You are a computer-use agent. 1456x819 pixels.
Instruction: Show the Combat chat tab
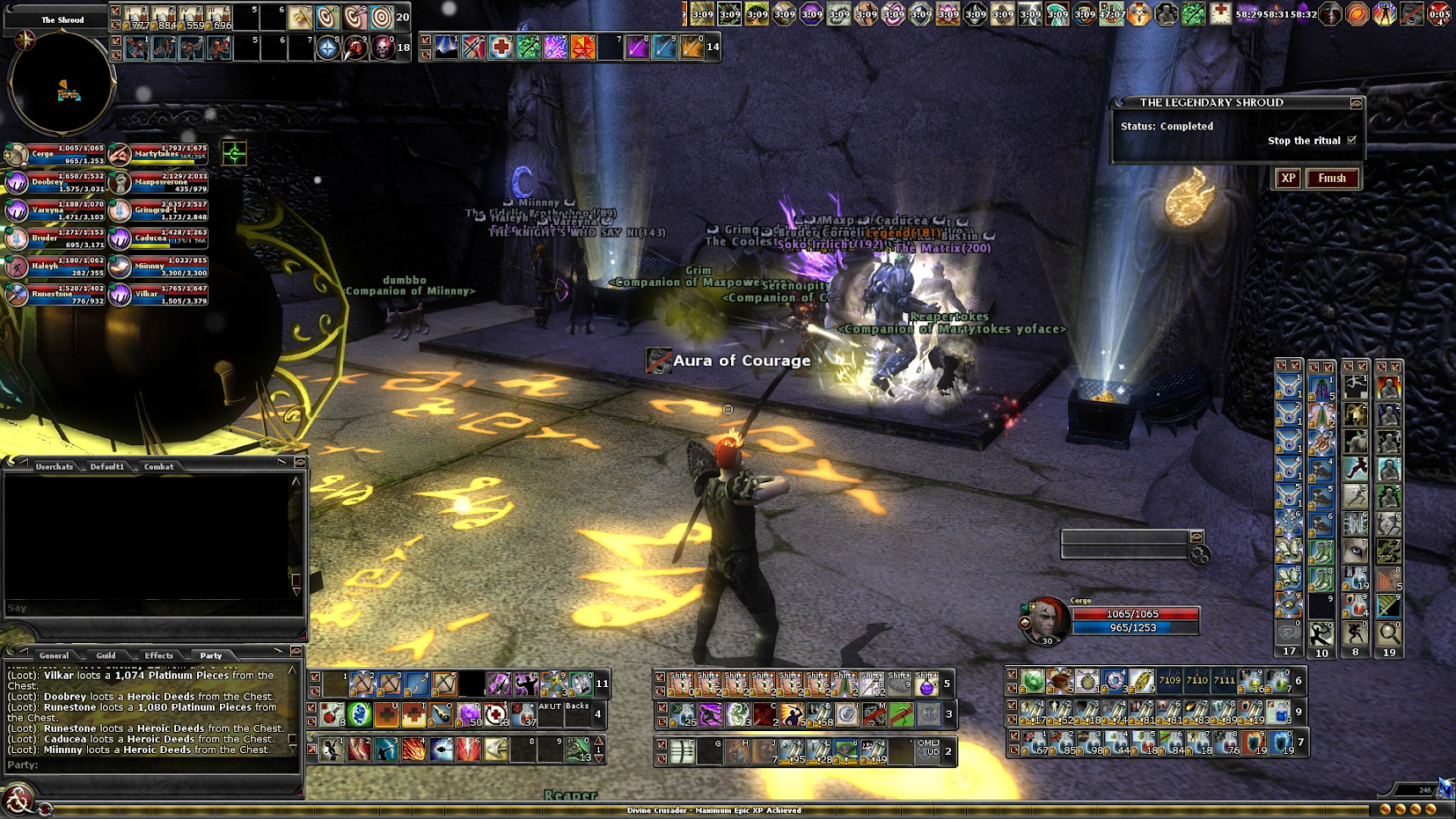(159, 466)
